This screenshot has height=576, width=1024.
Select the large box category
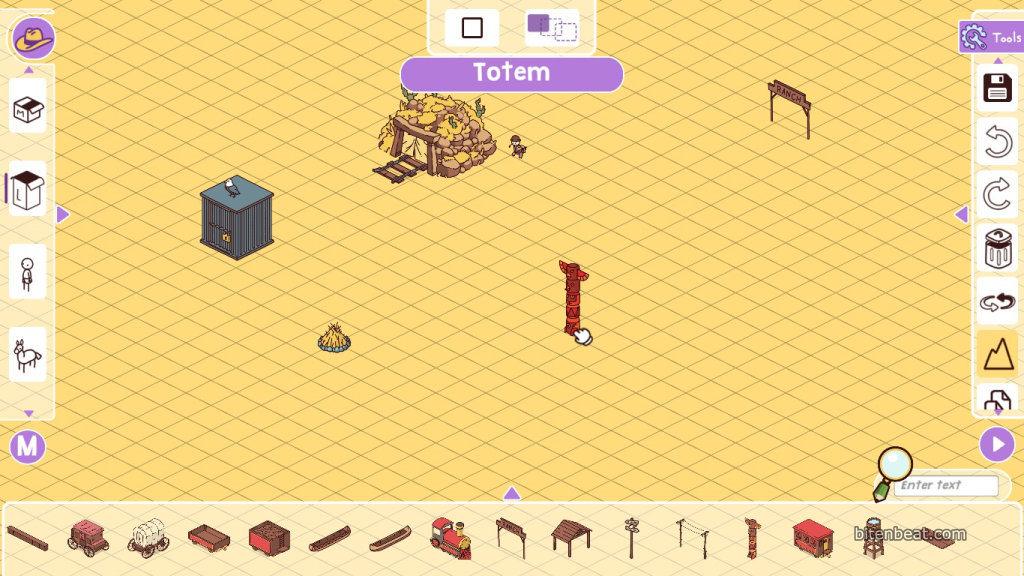click(x=28, y=189)
